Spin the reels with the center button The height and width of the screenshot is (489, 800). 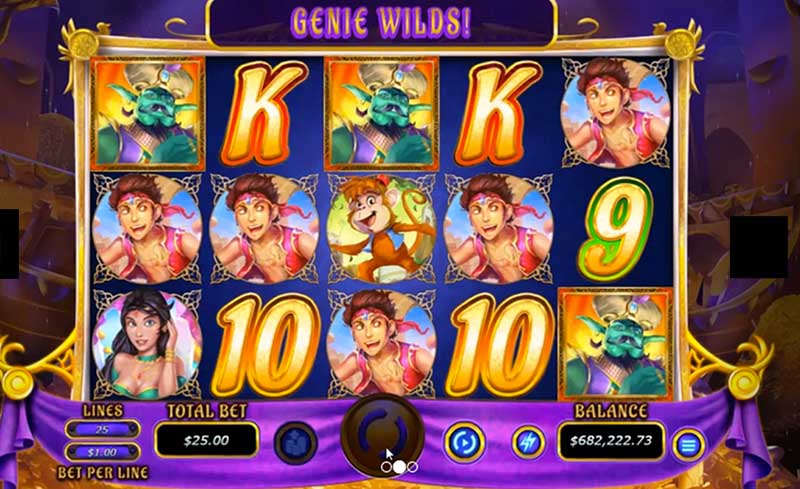pyautogui.click(x=384, y=434)
